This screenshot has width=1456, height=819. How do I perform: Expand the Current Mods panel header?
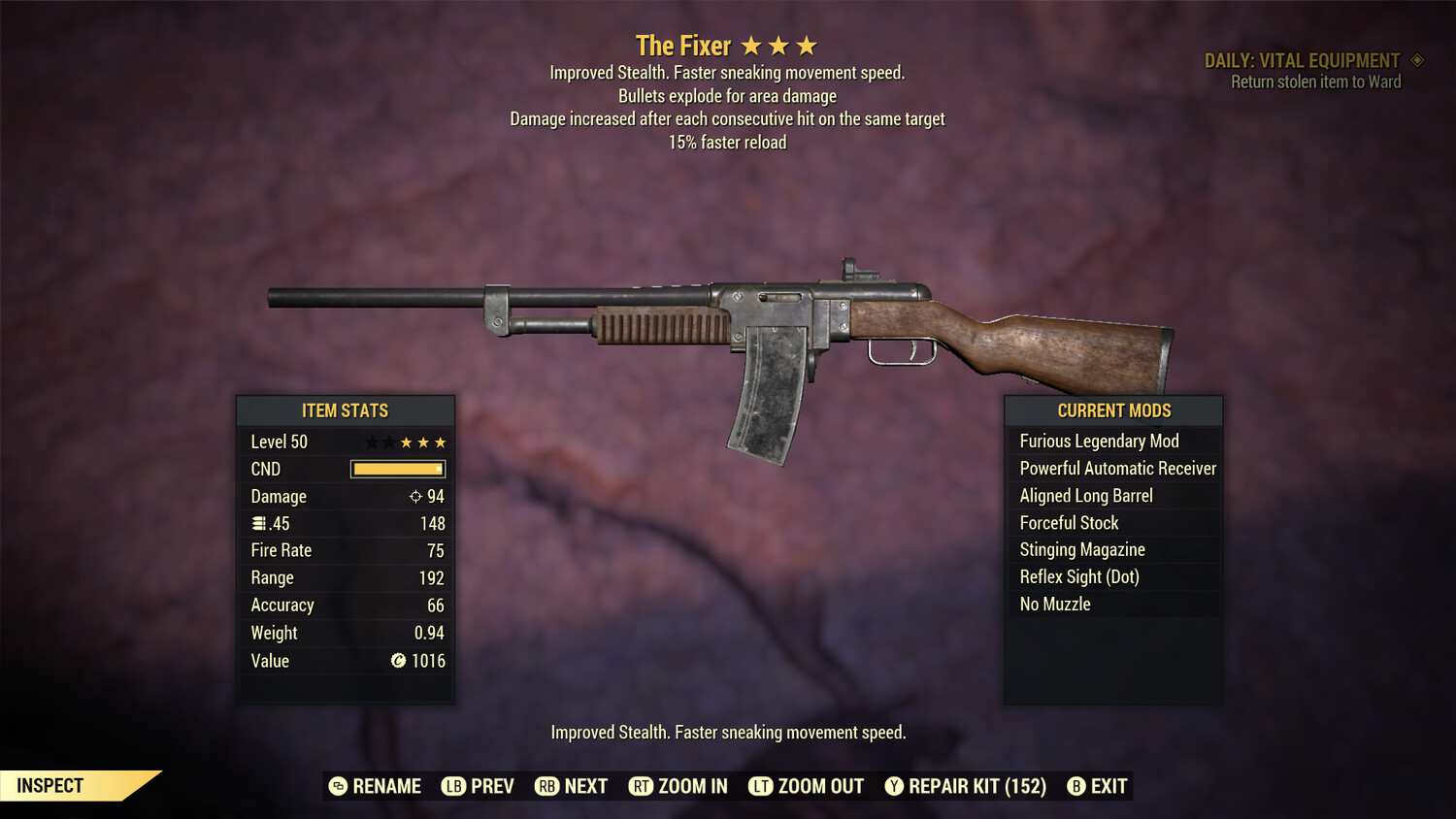coord(1113,410)
